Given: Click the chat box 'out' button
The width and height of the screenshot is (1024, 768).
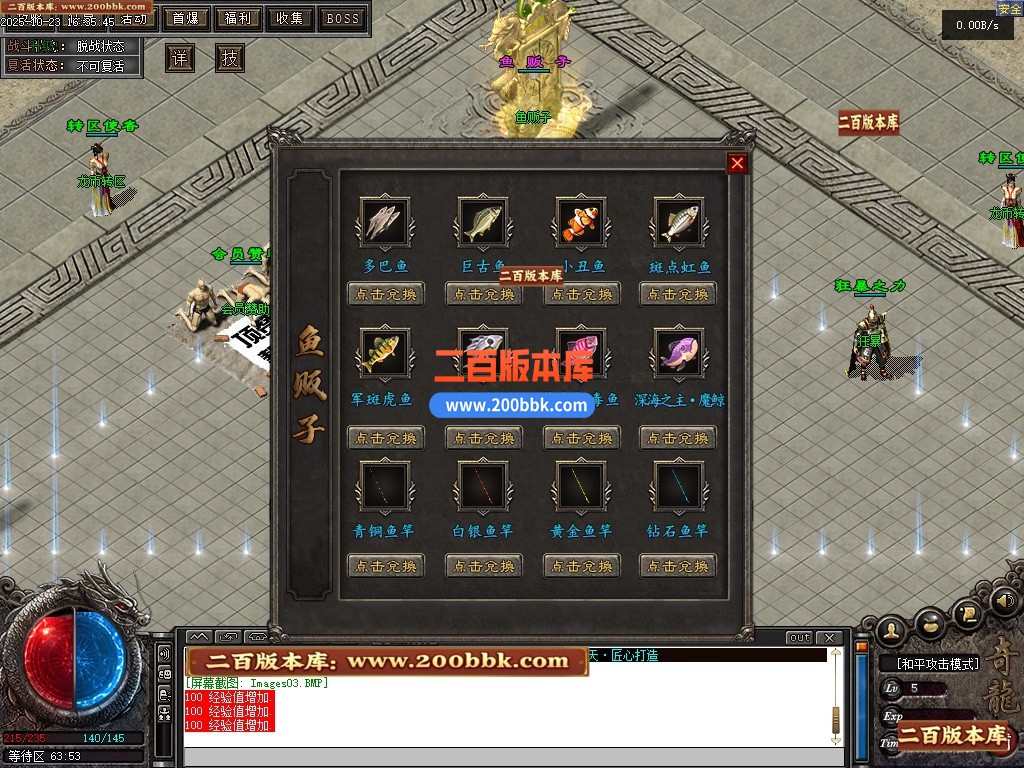Looking at the screenshot, I should tap(799, 638).
